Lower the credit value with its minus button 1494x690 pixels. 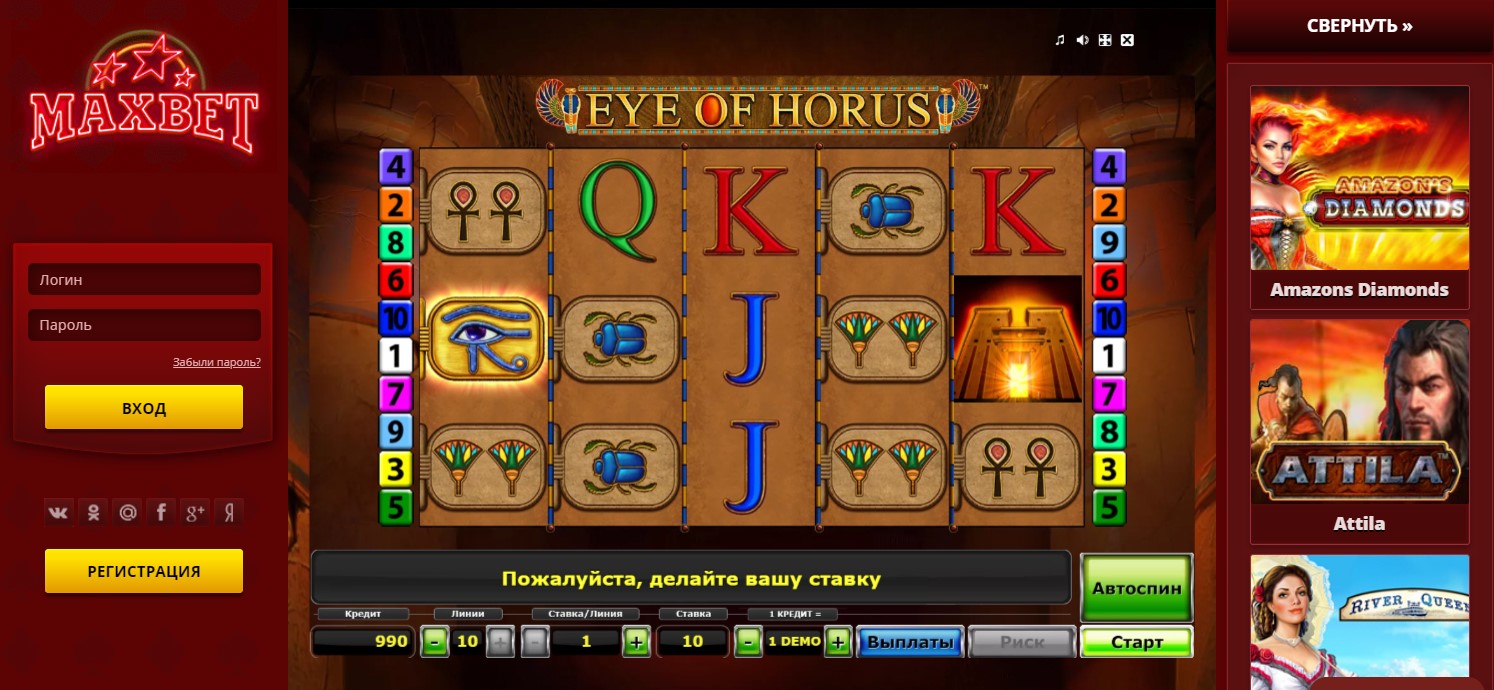click(747, 642)
